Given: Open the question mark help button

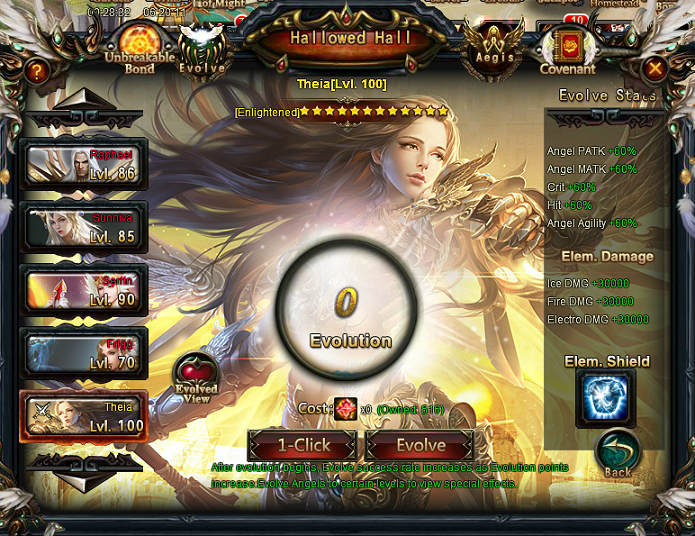Looking at the screenshot, I should [x=36, y=71].
